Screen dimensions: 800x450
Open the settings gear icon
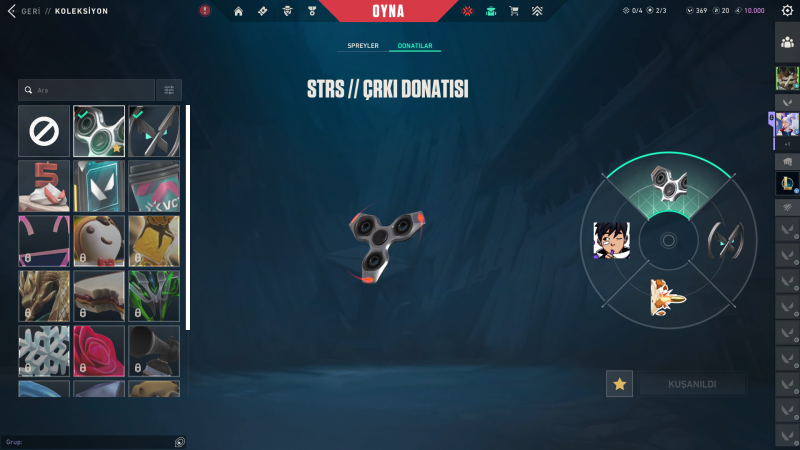click(x=787, y=11)
